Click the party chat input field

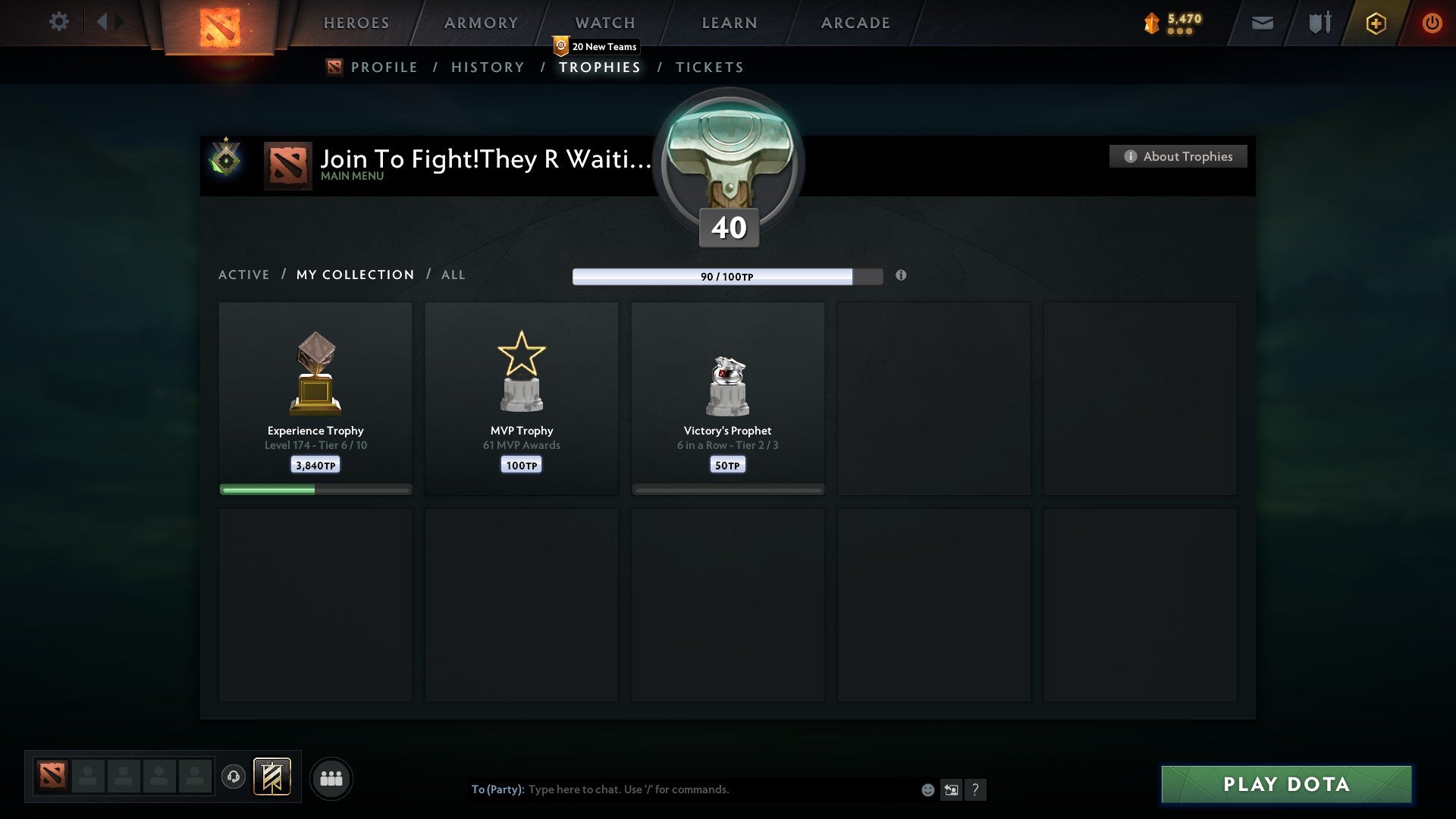coord(682,789)
